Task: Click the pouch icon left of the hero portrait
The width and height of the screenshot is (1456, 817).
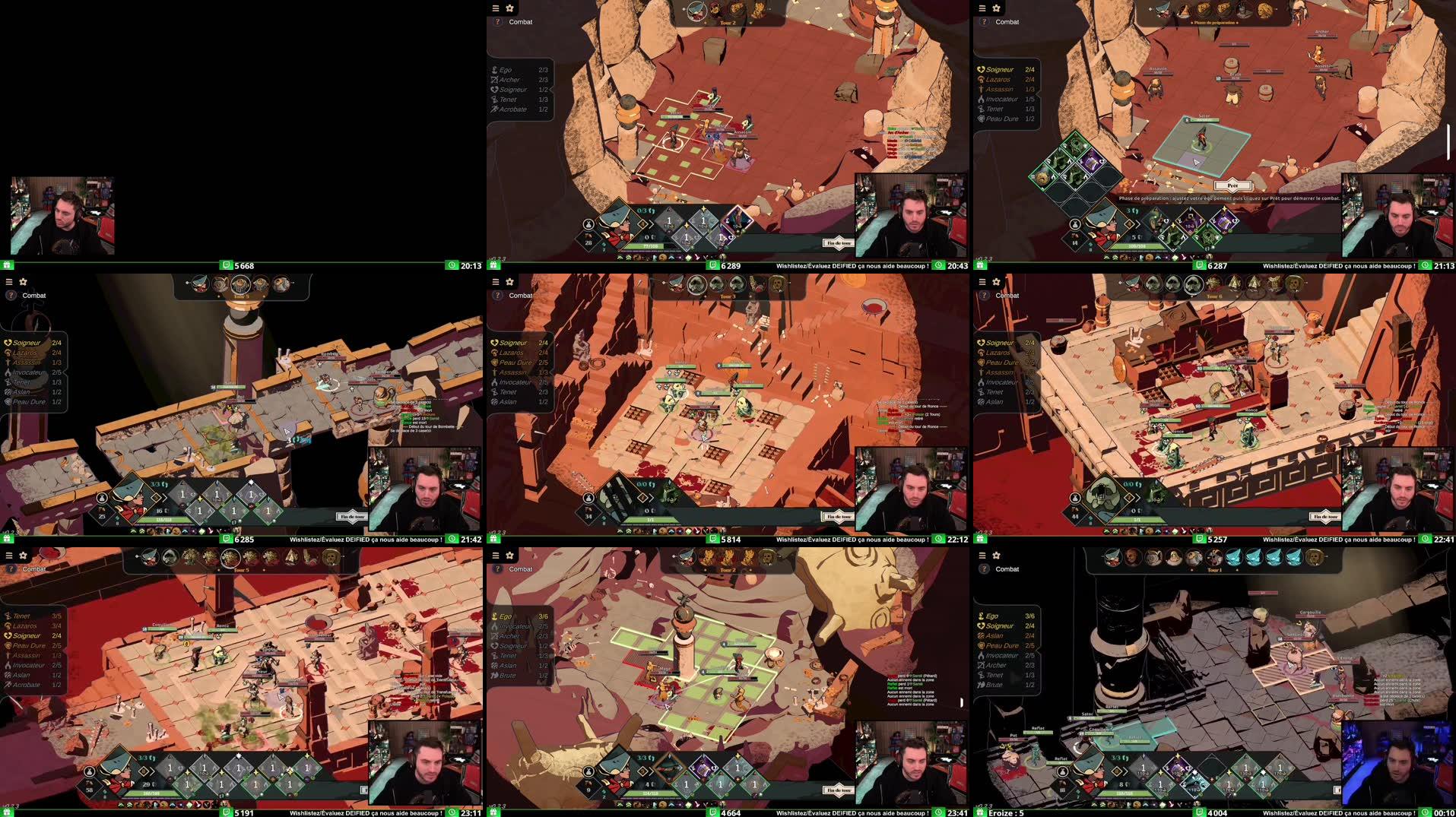Action: tap(588, 224)
